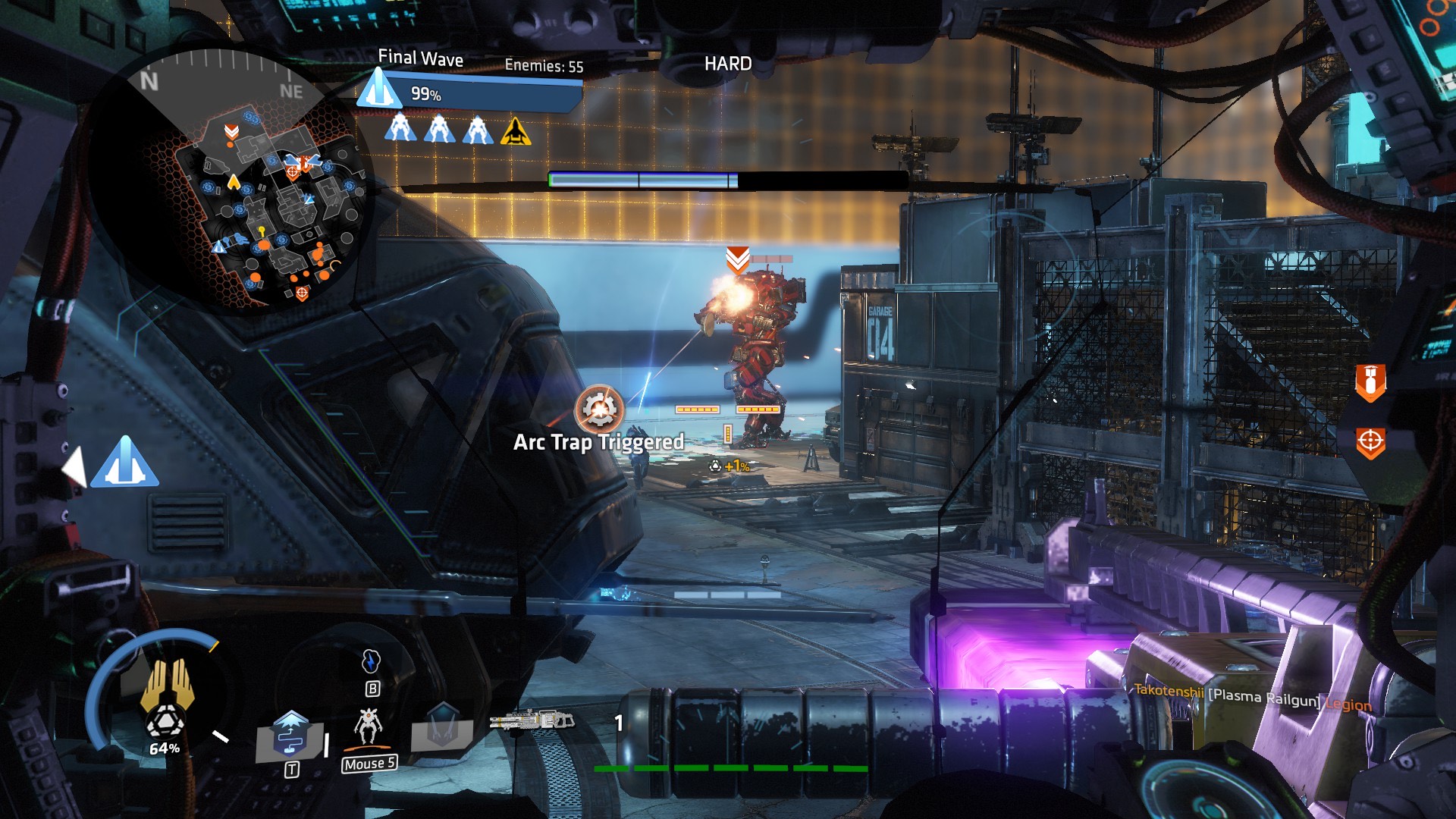Click the orange chevron marker above enemy titan

click(738, 259)
